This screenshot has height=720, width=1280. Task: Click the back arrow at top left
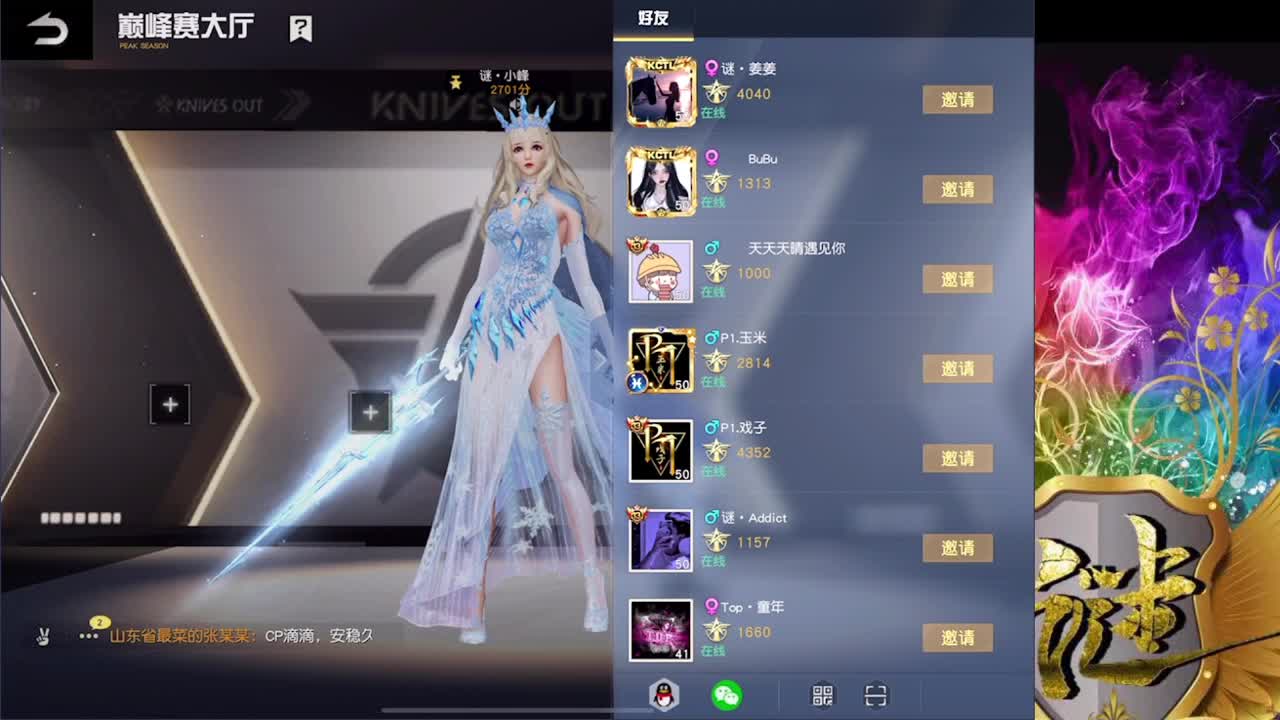tap(45, 28)
